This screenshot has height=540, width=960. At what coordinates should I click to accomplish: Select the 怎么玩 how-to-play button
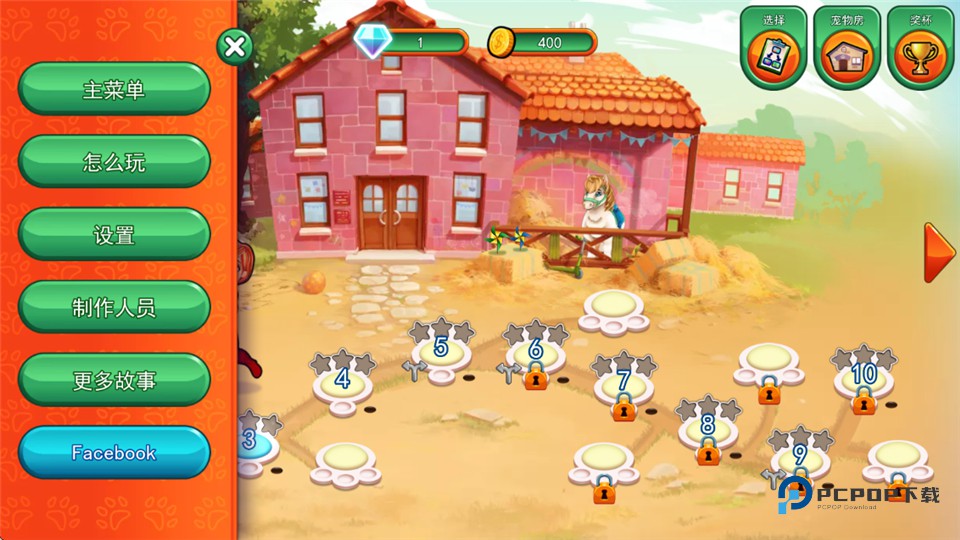[114, 163]
